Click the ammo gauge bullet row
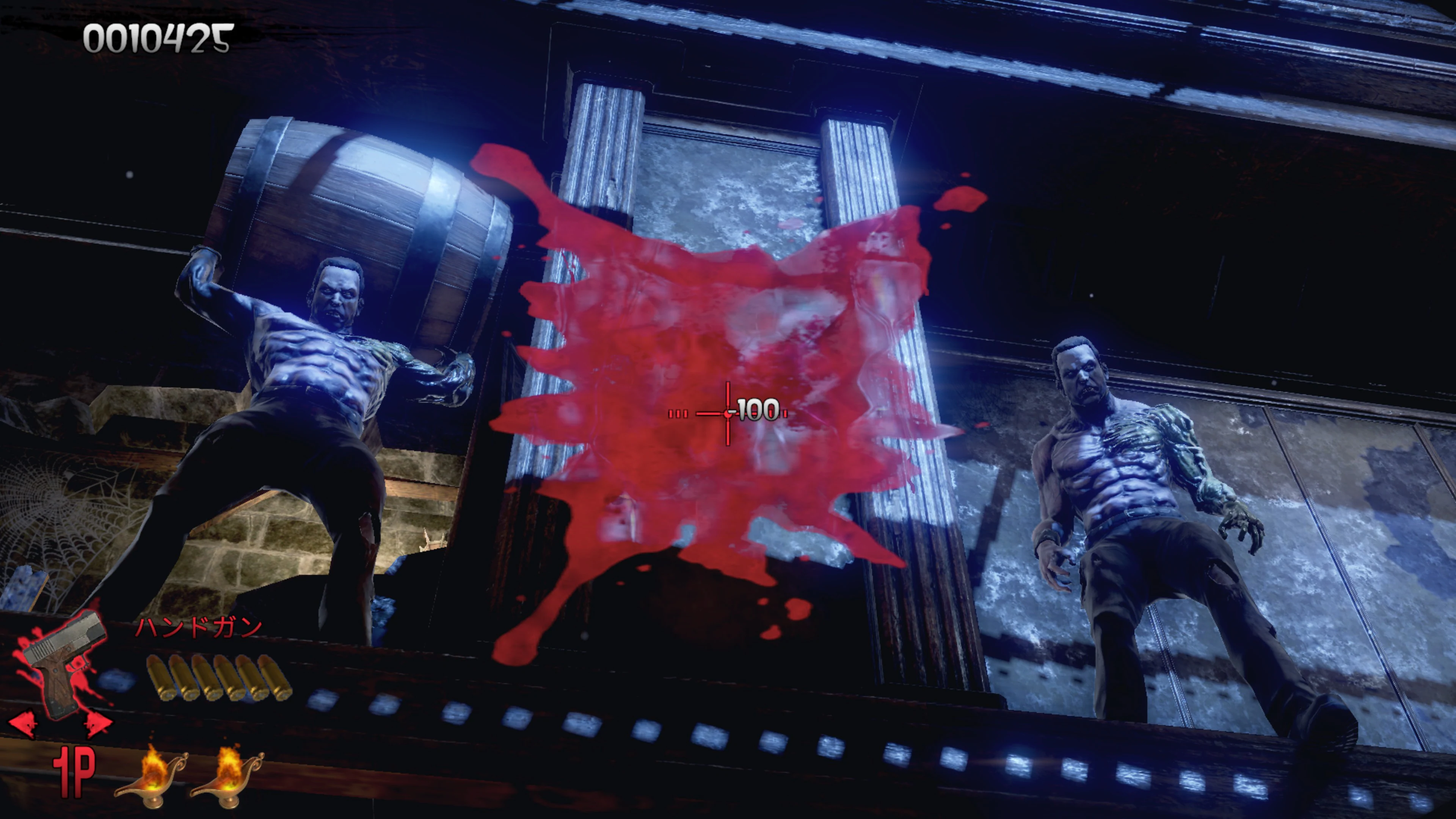The height and width of the screenshot is (819, 1456). click(216, 678)
